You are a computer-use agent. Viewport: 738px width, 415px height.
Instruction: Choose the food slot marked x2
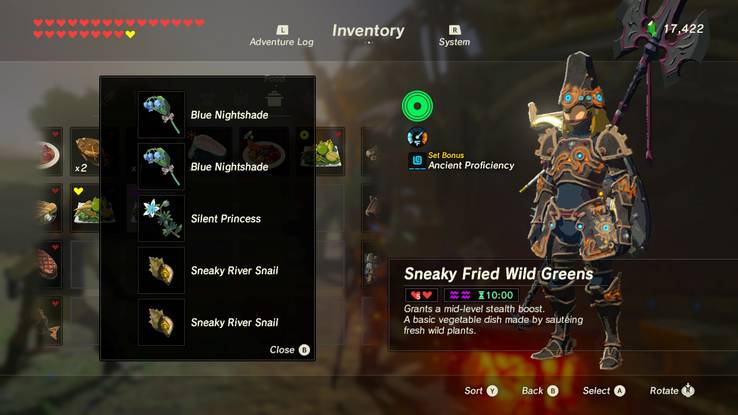pyautogui.click(x=86, y=150)
